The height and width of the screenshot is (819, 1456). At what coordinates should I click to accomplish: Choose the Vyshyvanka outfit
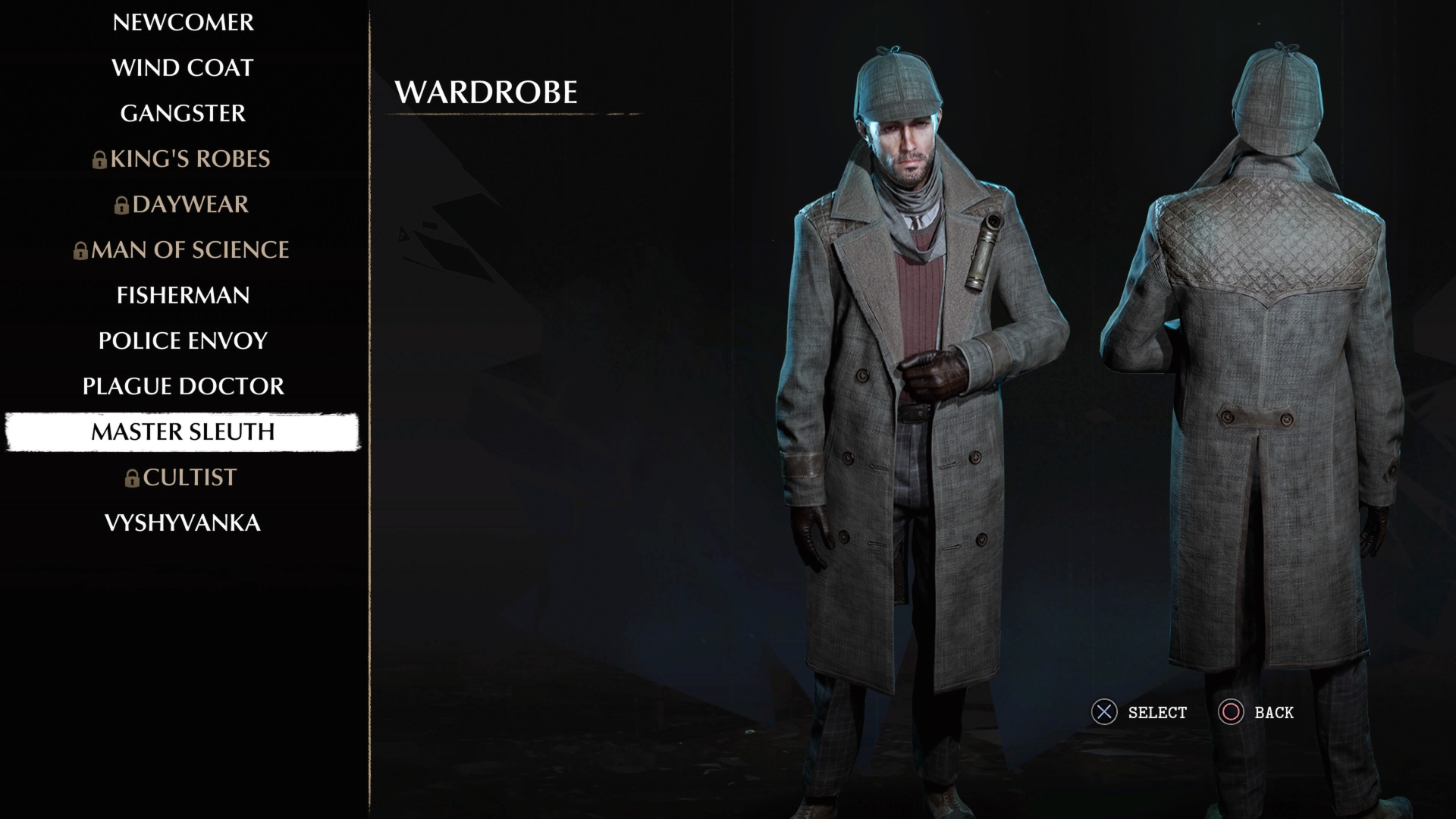183,523
